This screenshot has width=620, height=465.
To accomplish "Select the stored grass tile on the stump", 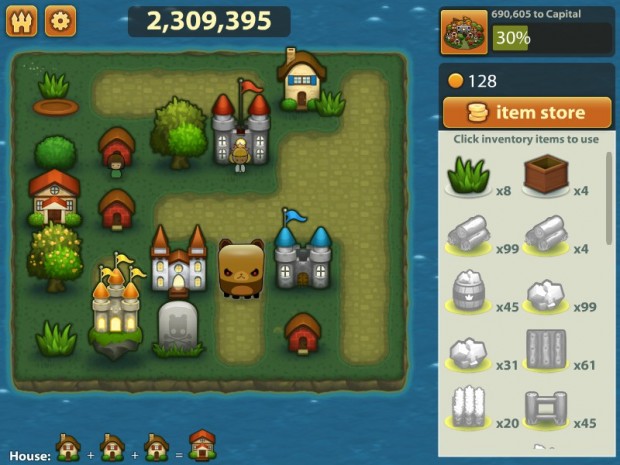I will [x=56, y=92].
